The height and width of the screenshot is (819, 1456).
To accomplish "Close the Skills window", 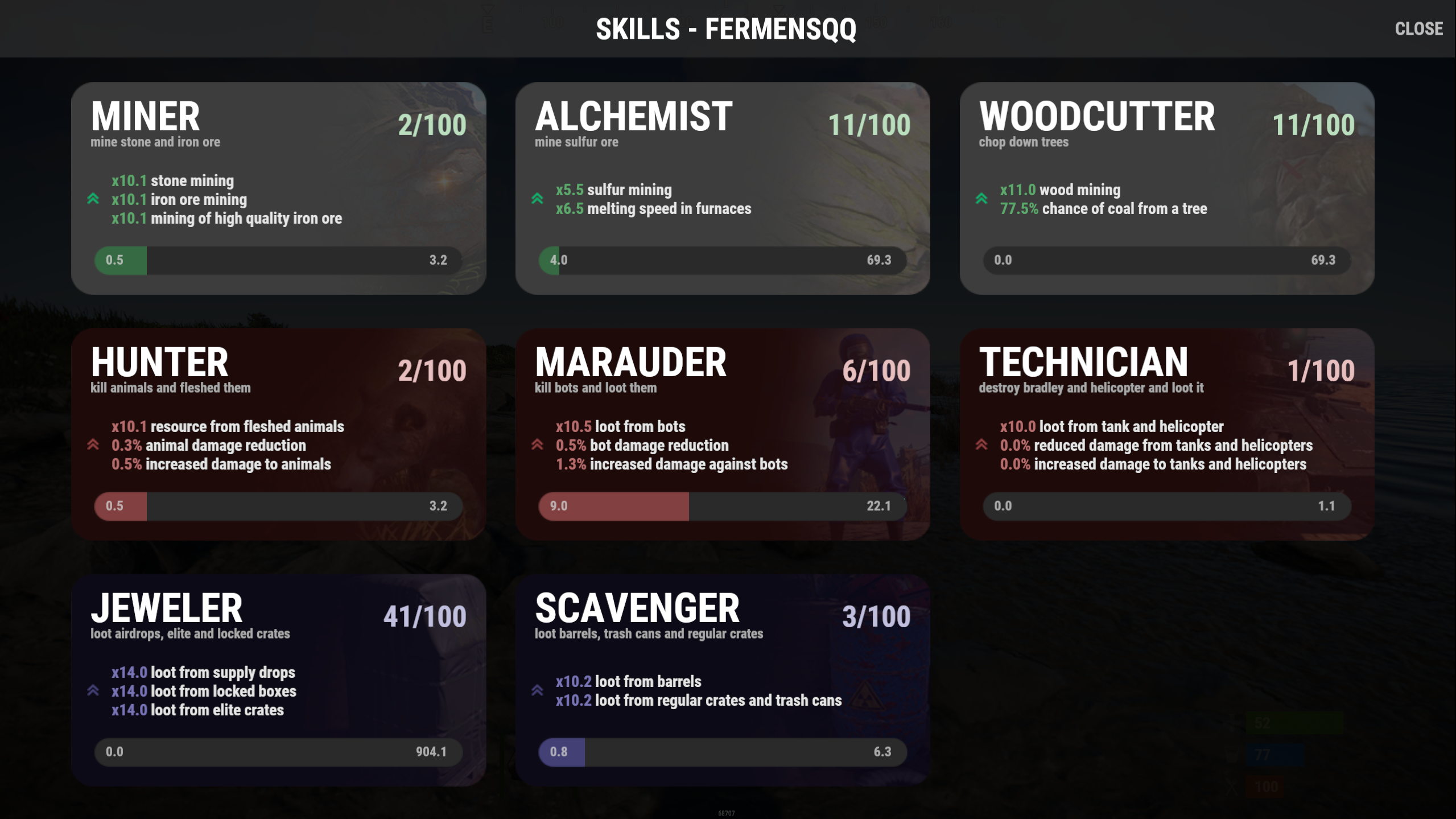I will (x=1418, y=28).
